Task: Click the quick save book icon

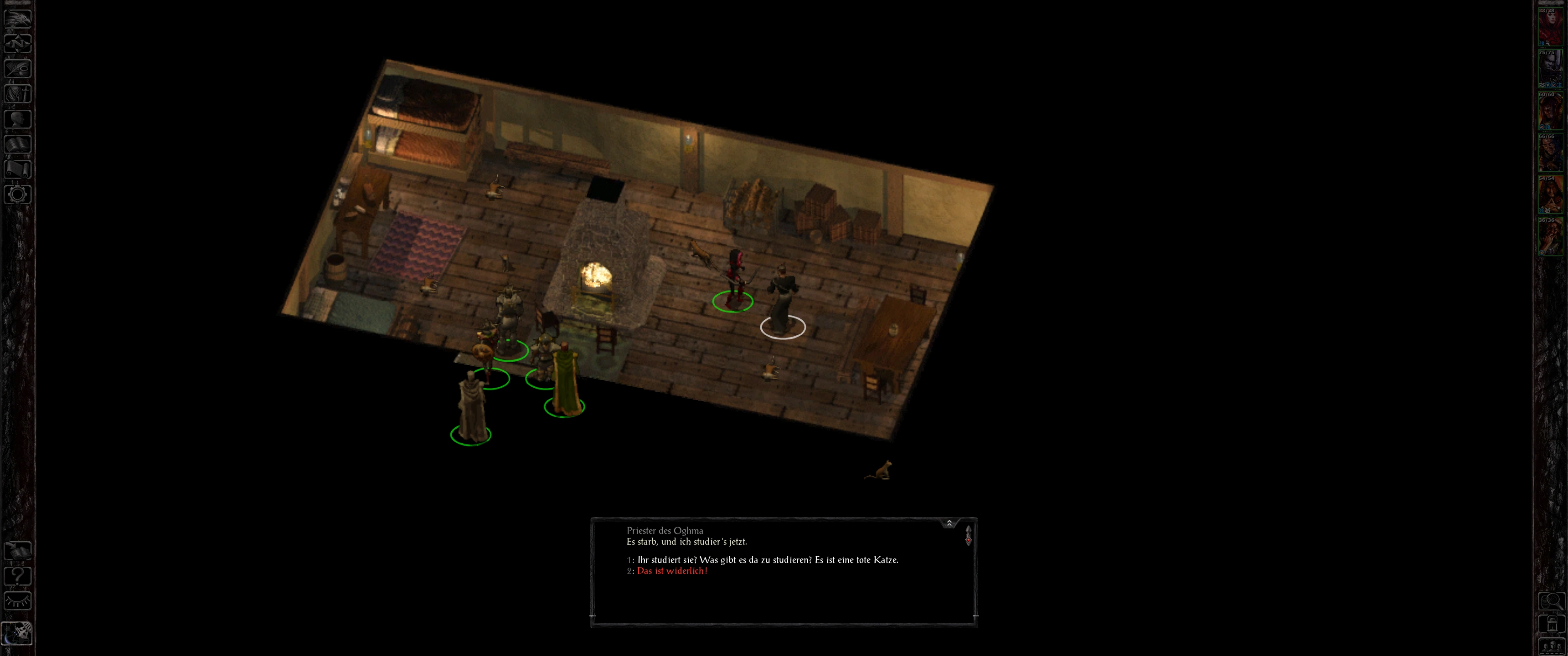Action: pos(18,551)
